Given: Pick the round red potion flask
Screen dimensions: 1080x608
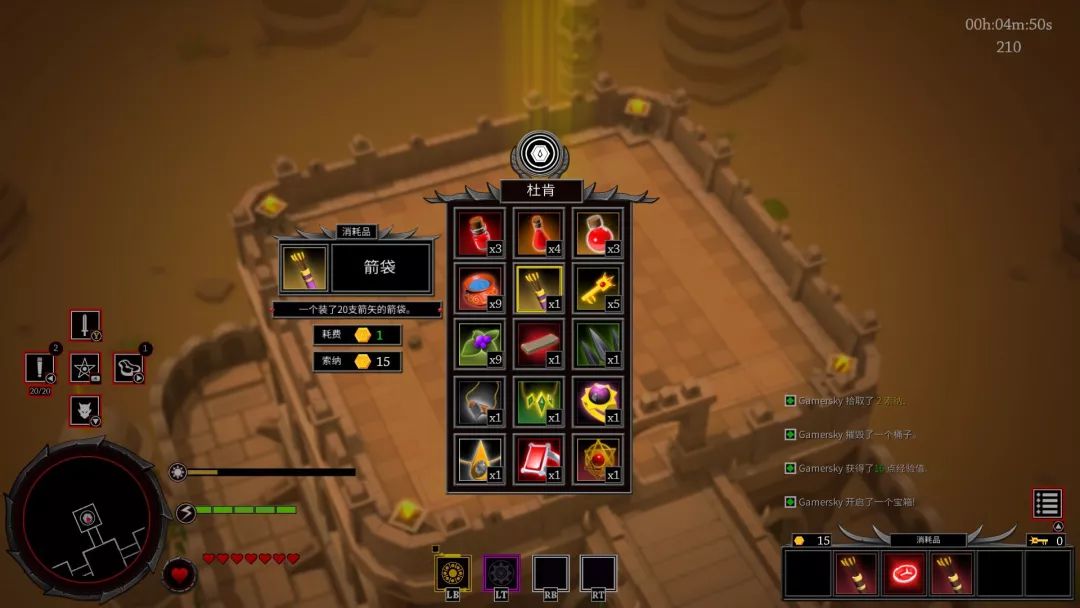Looking at the screenshot, I should (598, 233).
